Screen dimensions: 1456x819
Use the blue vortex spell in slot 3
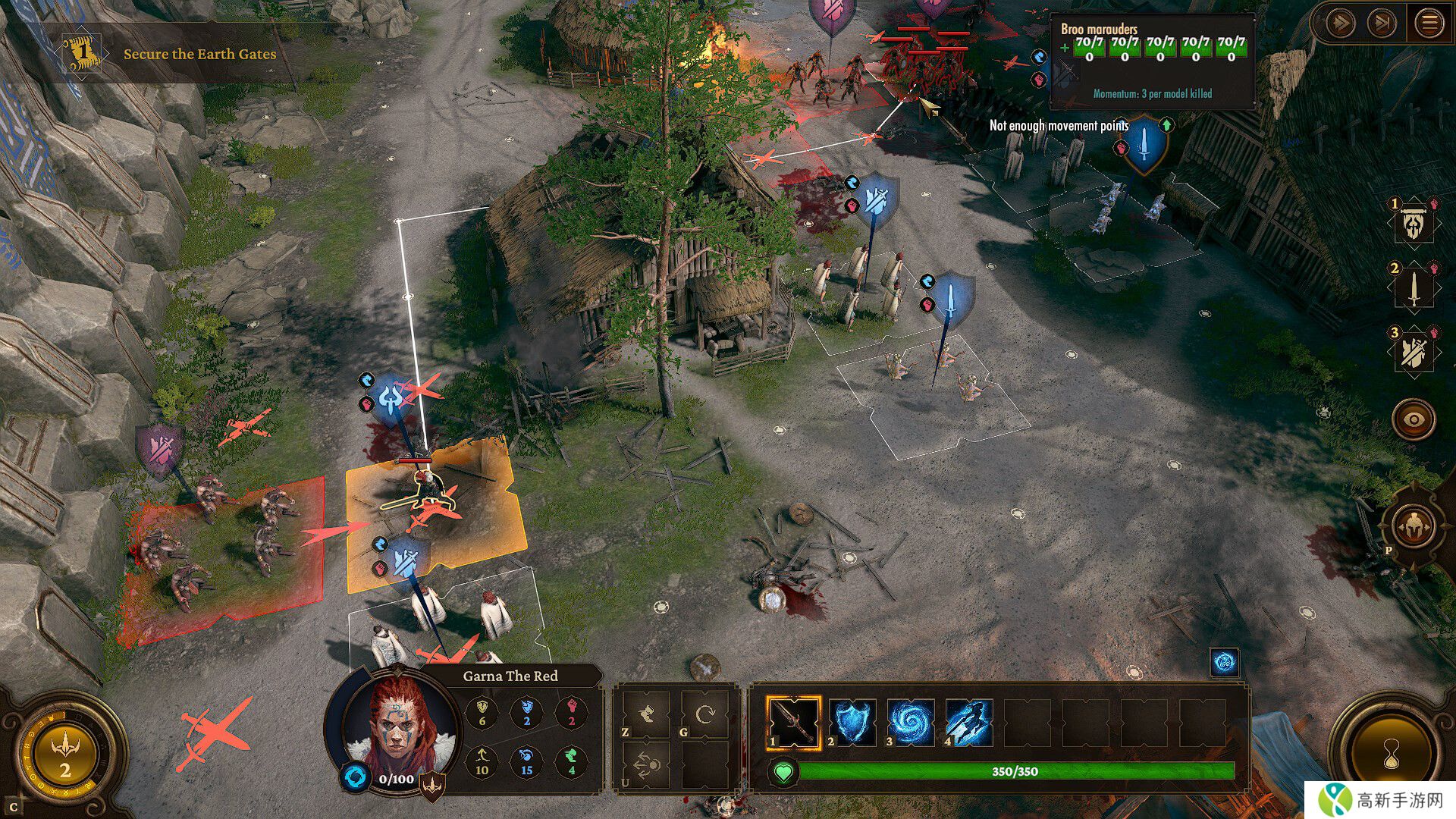911,723
